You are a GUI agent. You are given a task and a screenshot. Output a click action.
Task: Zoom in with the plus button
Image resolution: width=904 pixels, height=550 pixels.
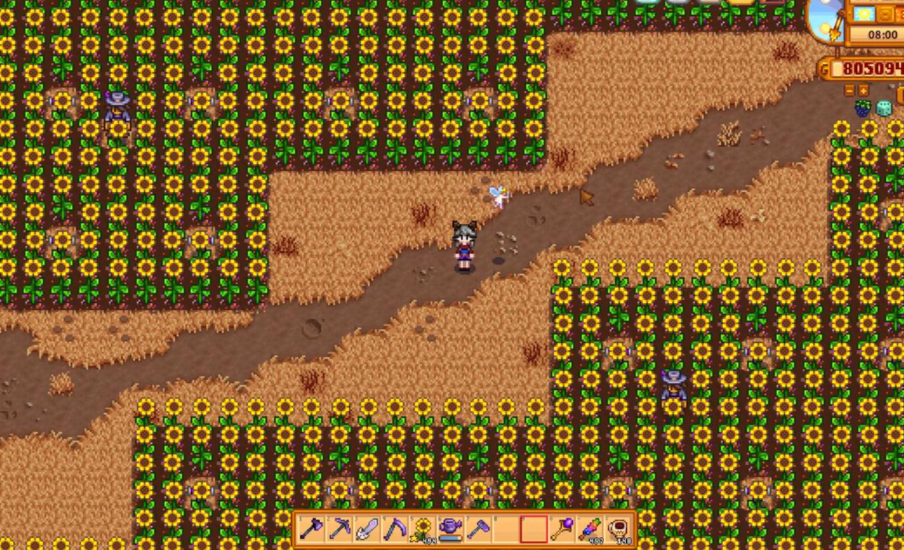[x=863, y=90]
